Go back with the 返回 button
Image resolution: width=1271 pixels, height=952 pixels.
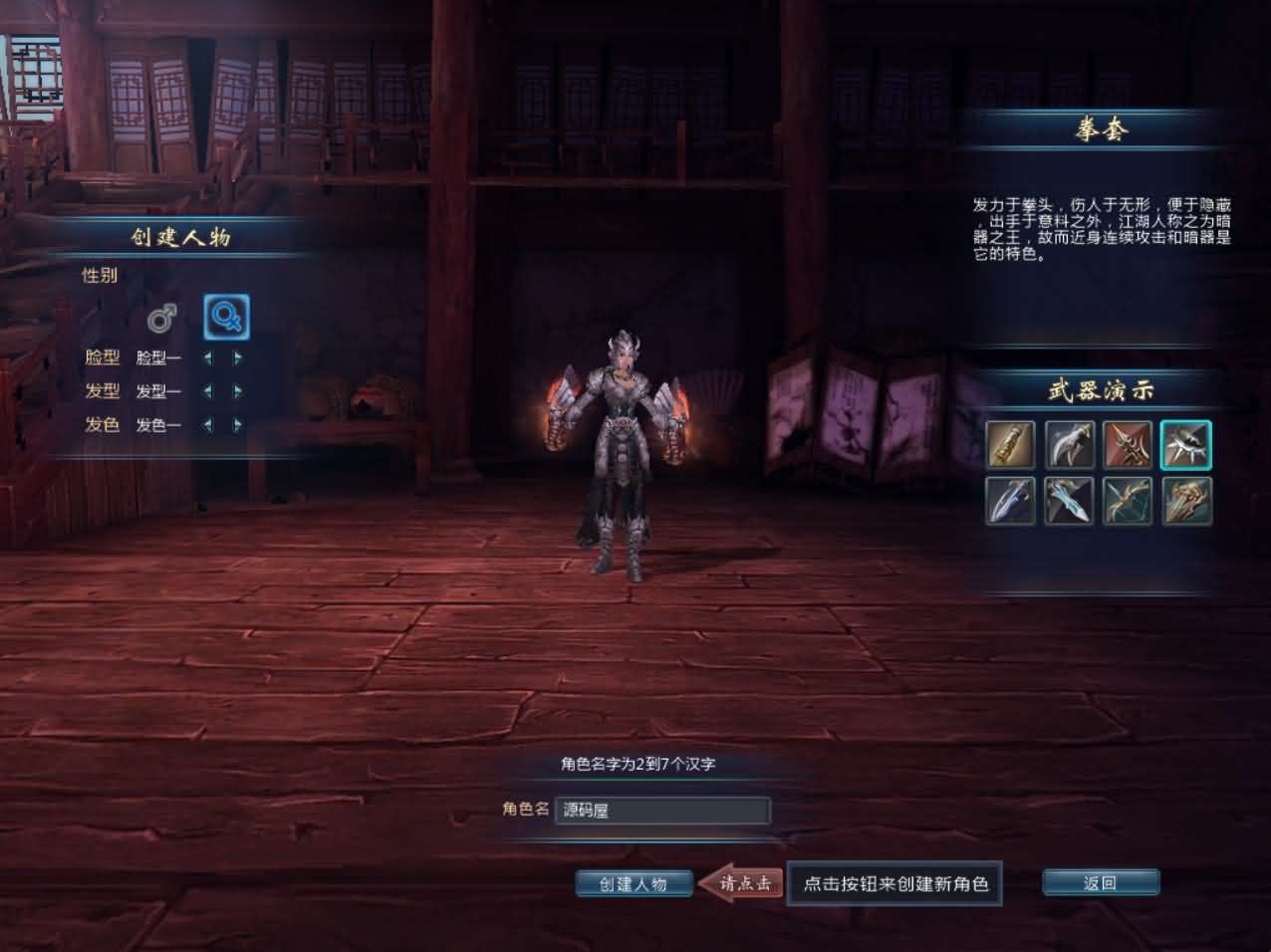pos(1100,883)
